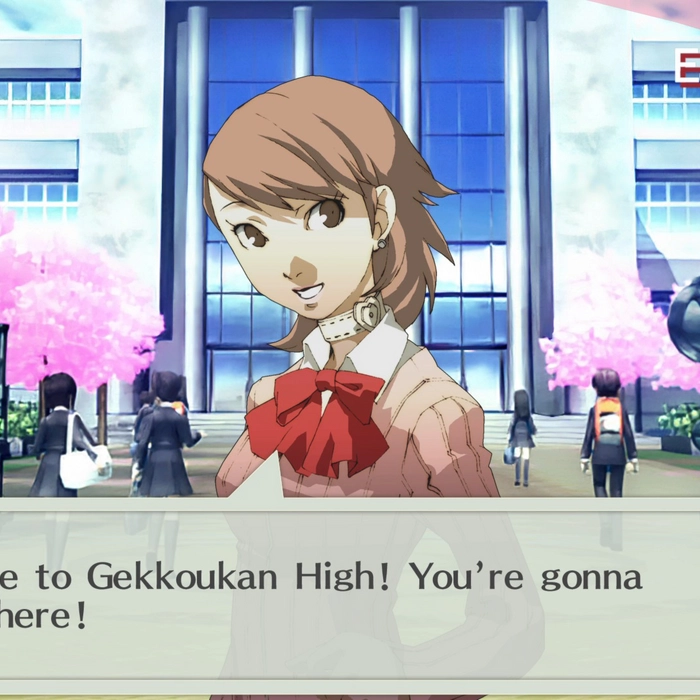Advance the Gekkoukan High dialogue box
700x700 pixels.
point(350,597)
